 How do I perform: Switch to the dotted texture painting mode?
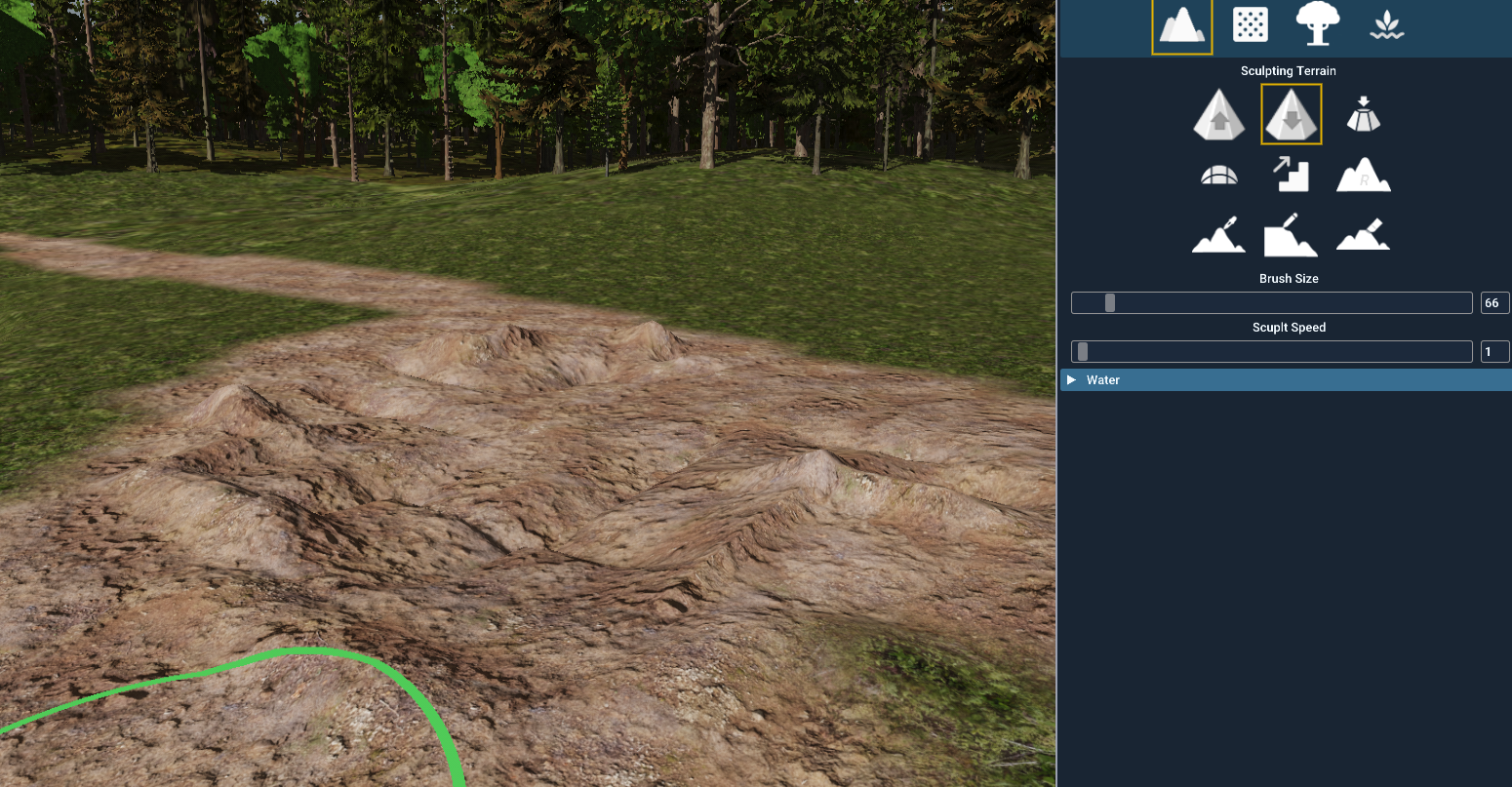click(x=1250, y=24)
